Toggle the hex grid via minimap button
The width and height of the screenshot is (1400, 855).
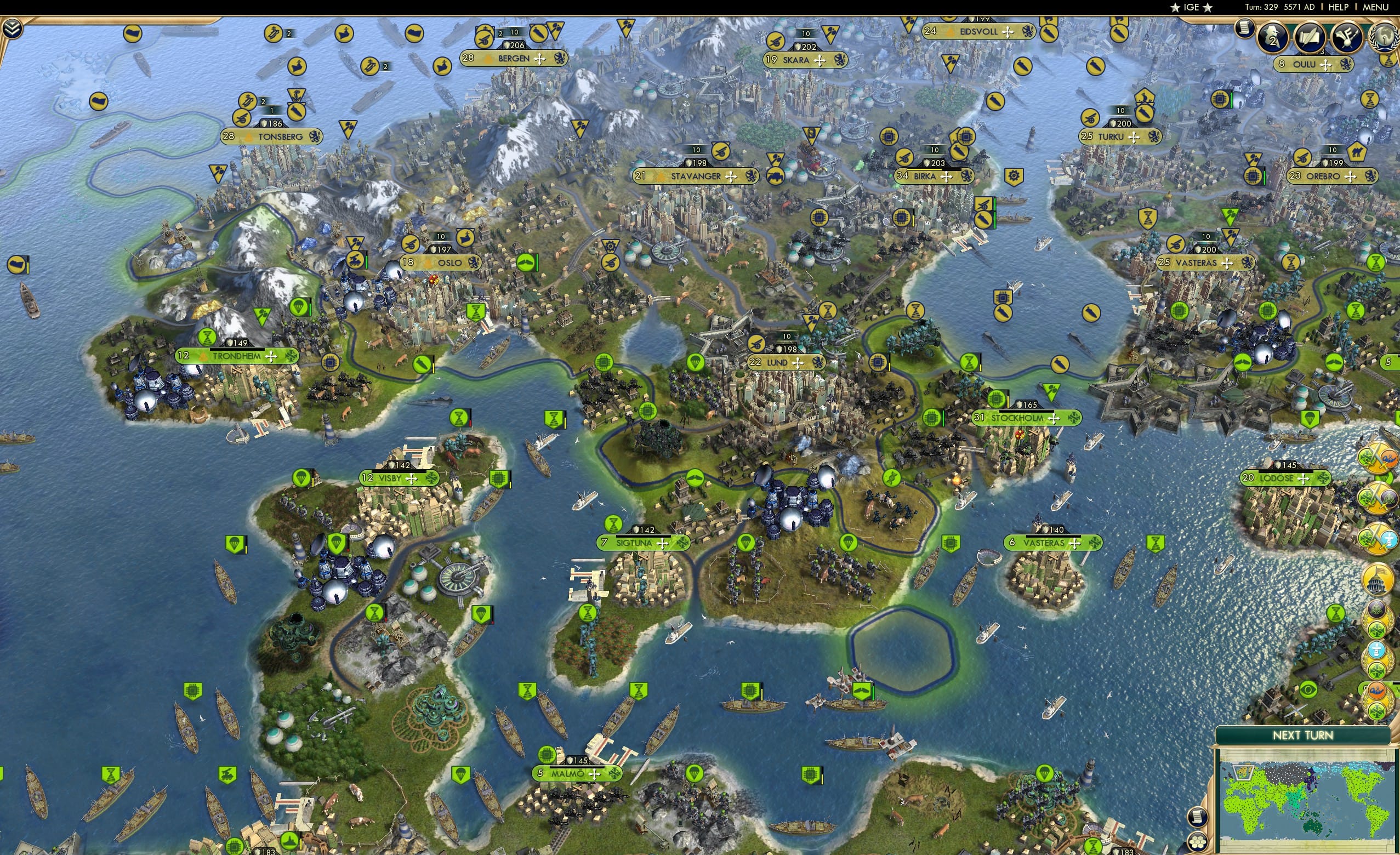[1198, 841]
